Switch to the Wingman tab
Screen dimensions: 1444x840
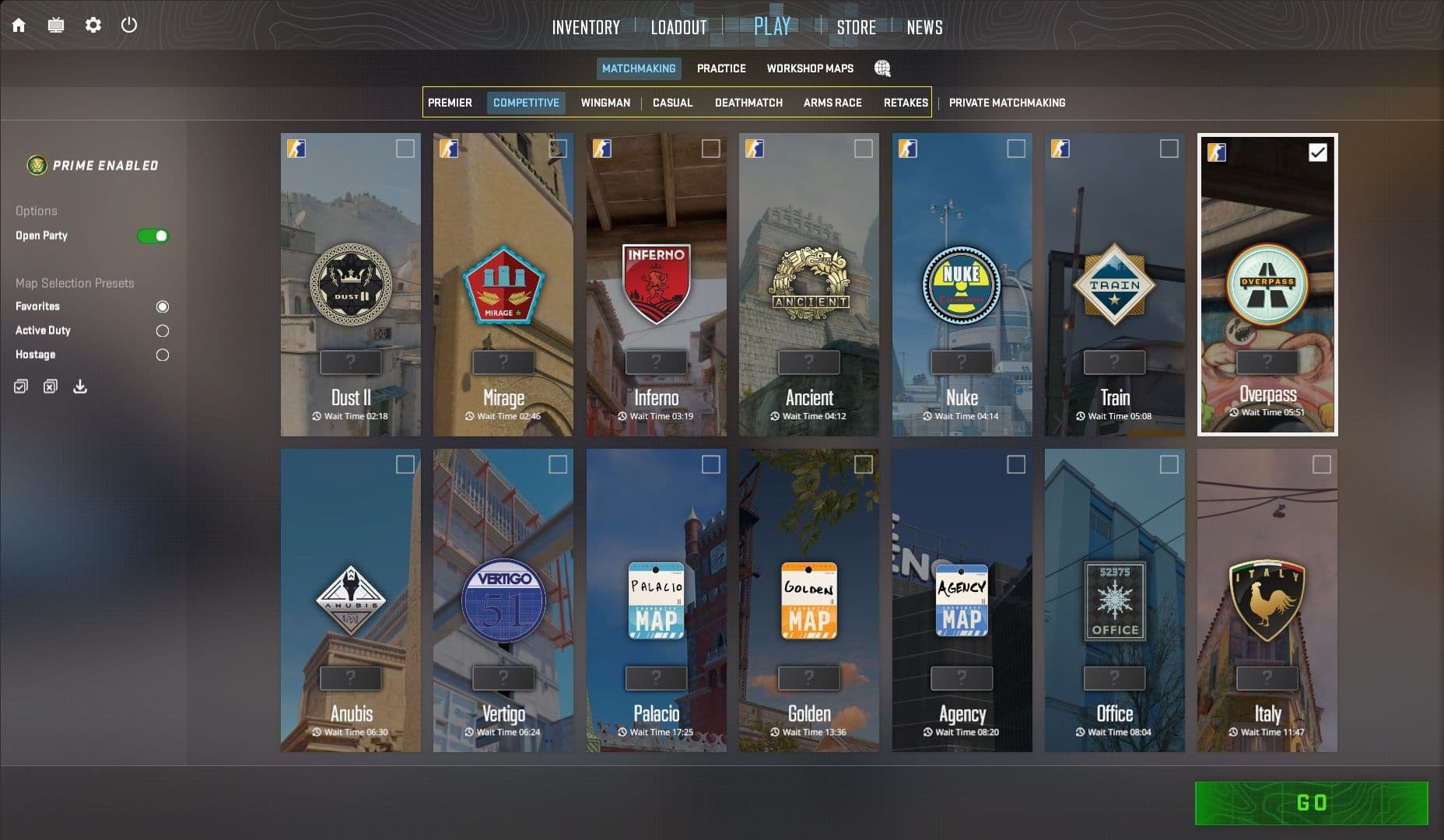[605, 102]
